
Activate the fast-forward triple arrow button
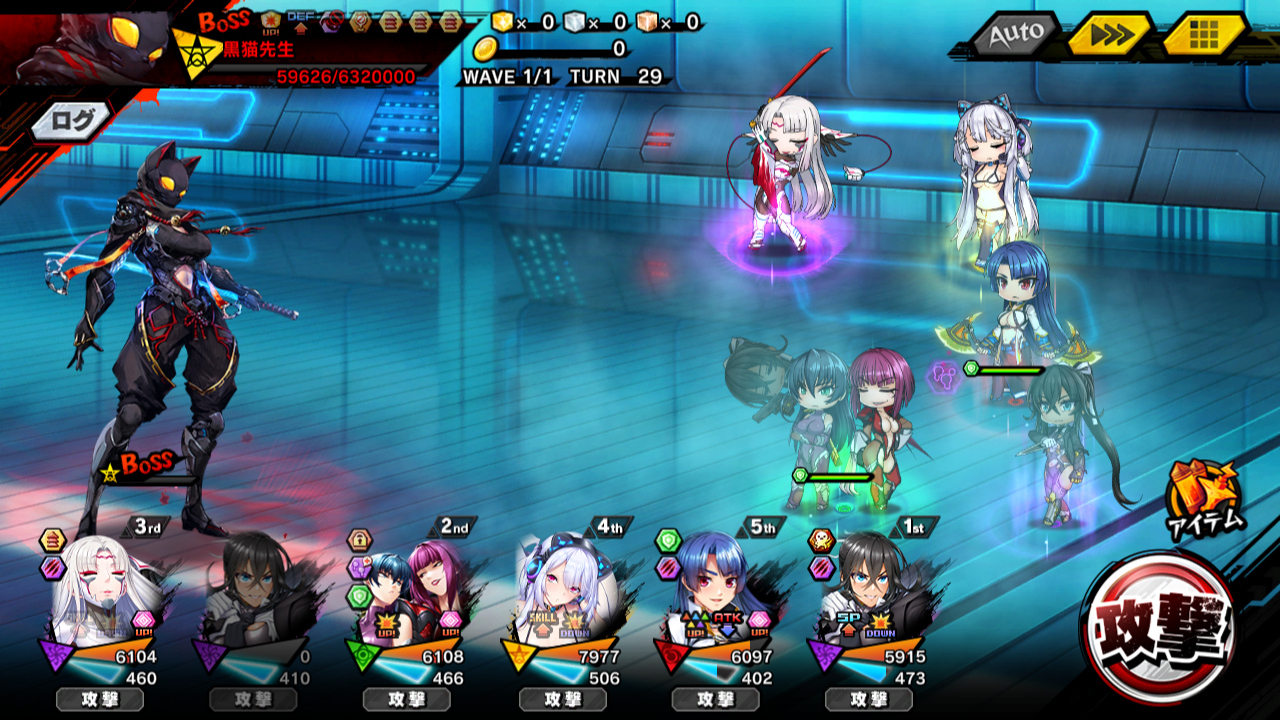(1109, 36)
